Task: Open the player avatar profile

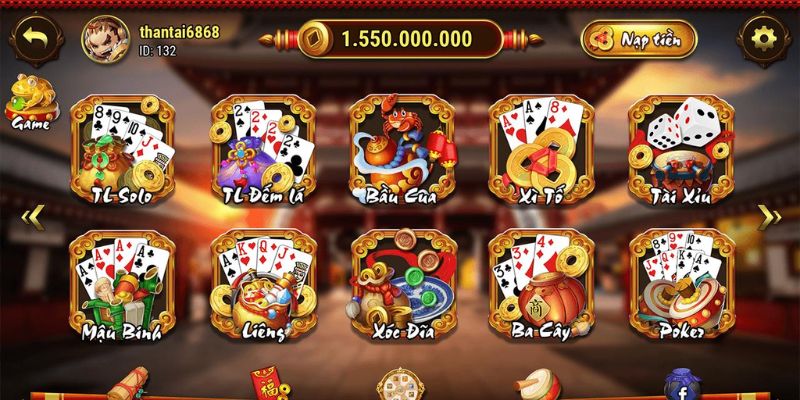Action: coord(103,39)
